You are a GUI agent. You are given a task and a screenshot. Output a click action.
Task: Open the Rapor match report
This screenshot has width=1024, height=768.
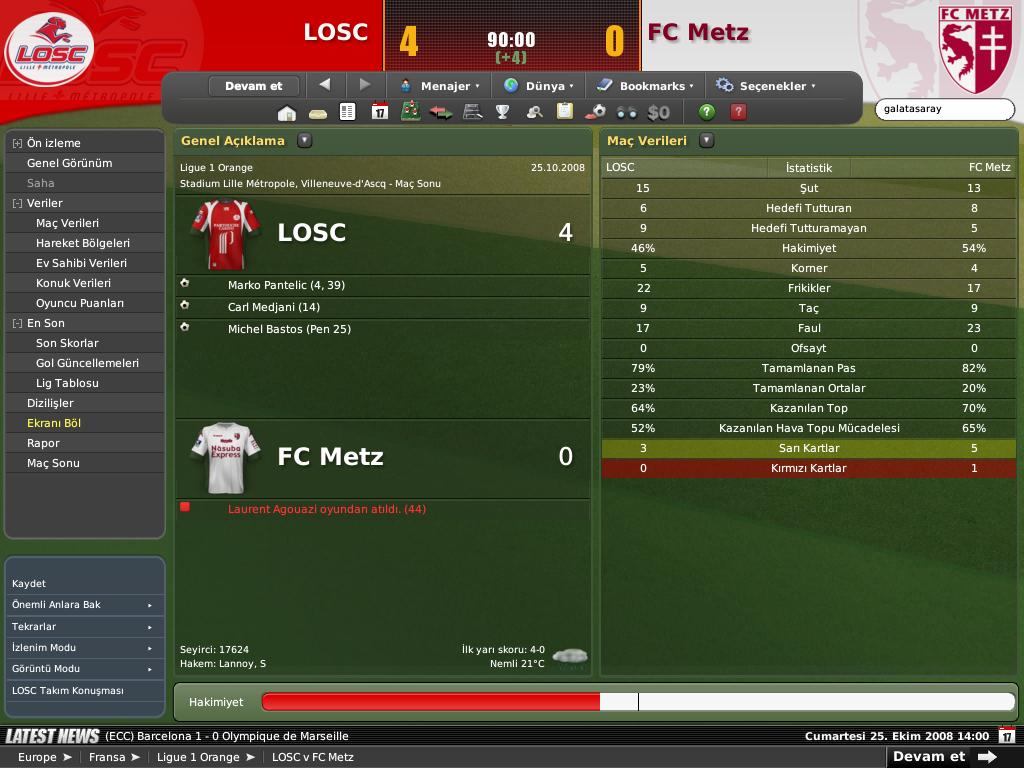(43, 443)
